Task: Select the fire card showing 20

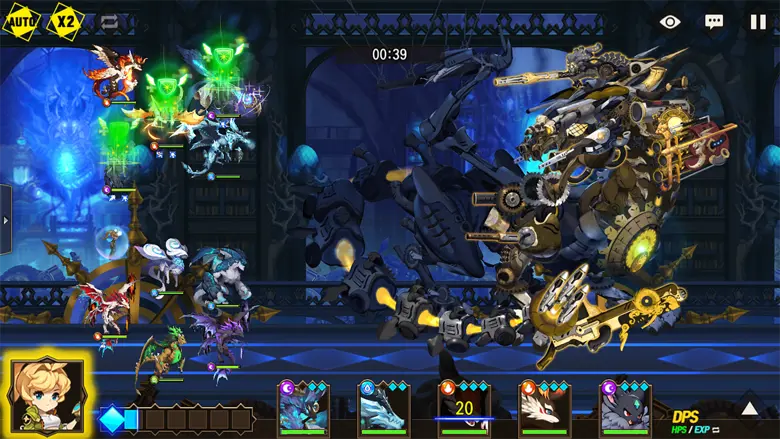Action: tap(464, 407)
